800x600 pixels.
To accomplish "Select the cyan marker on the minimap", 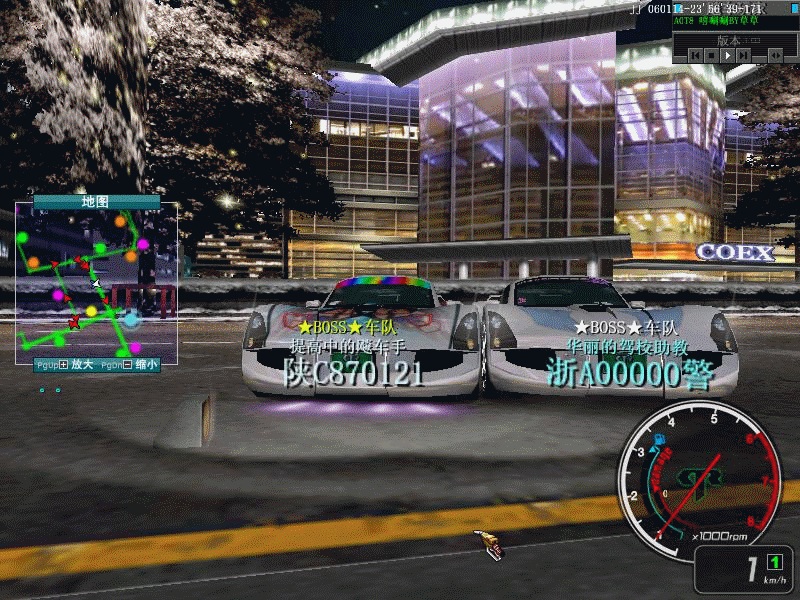I will [x=131, y=319].
